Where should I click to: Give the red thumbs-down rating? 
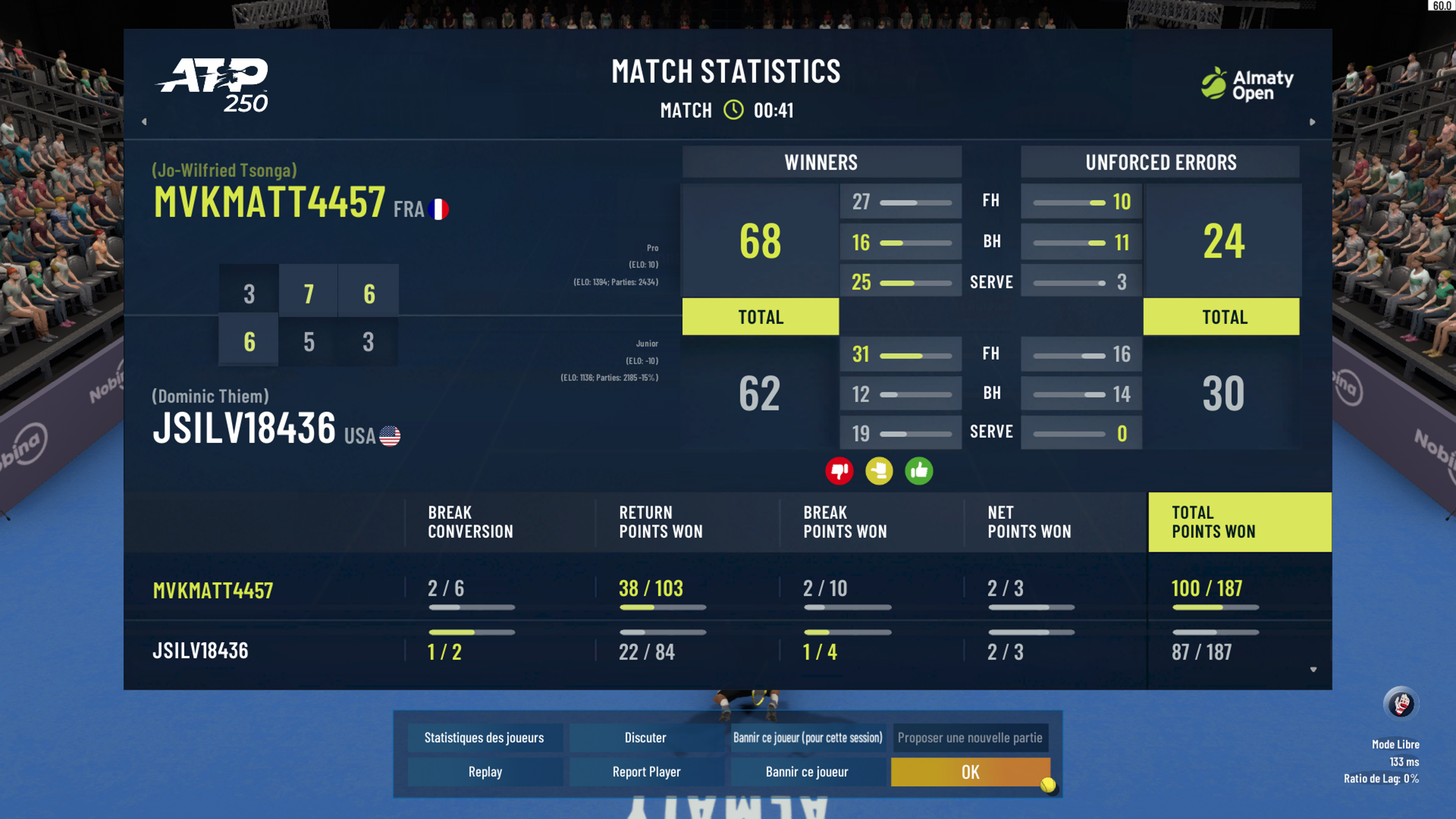point(839,471)
